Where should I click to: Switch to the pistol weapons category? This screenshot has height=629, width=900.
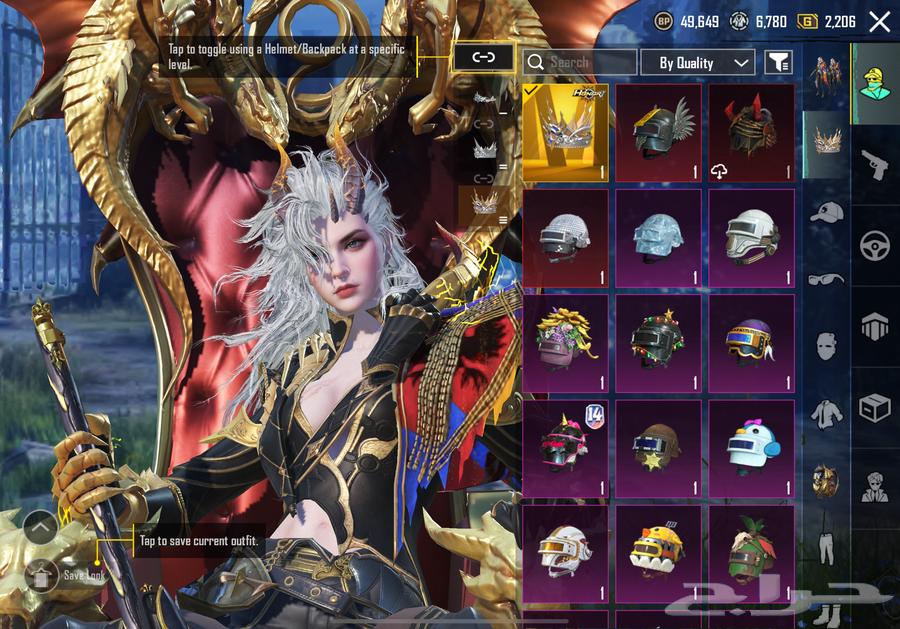point(875,164)
